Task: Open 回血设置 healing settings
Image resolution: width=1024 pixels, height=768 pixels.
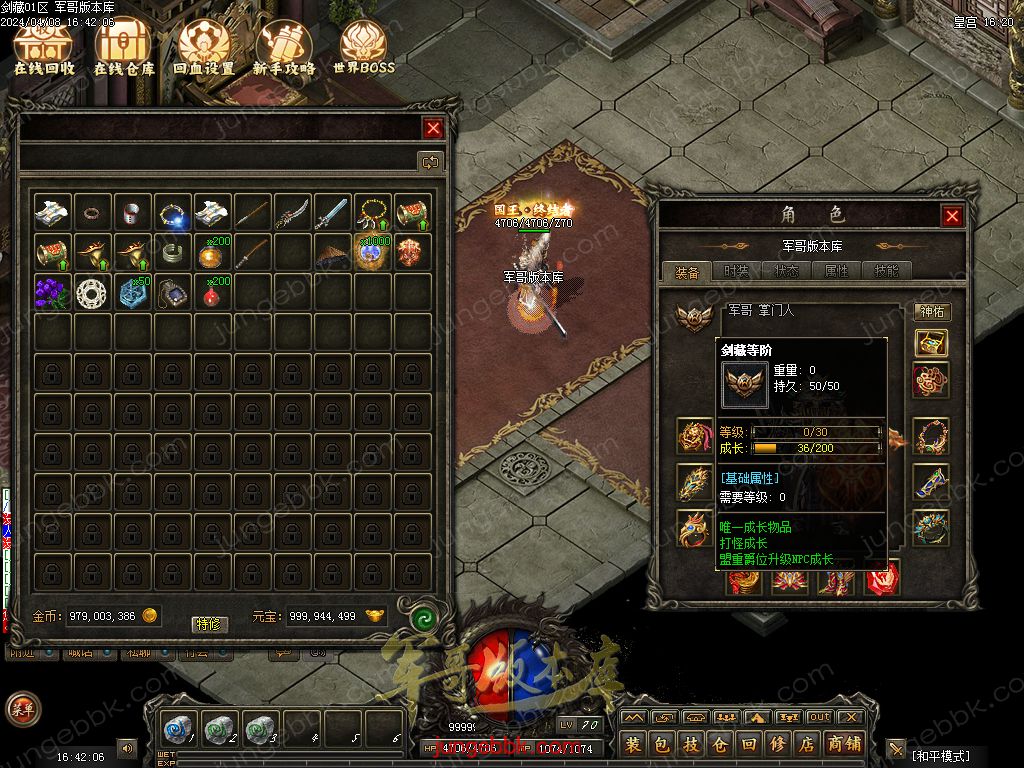Action: [x=204, y=48]
